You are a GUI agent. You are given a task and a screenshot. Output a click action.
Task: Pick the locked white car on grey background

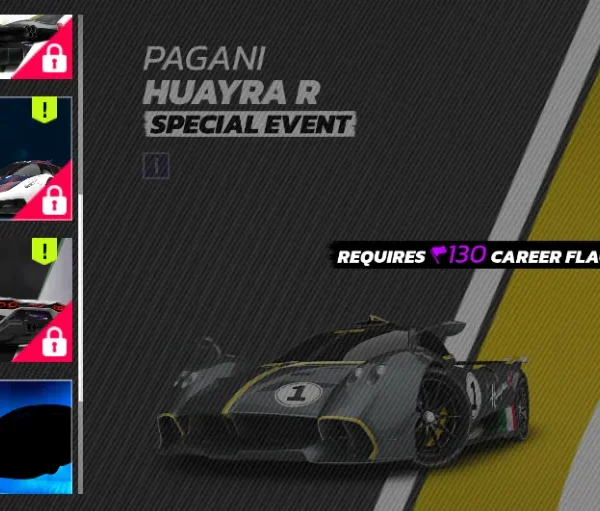click(x=35, y=298)
